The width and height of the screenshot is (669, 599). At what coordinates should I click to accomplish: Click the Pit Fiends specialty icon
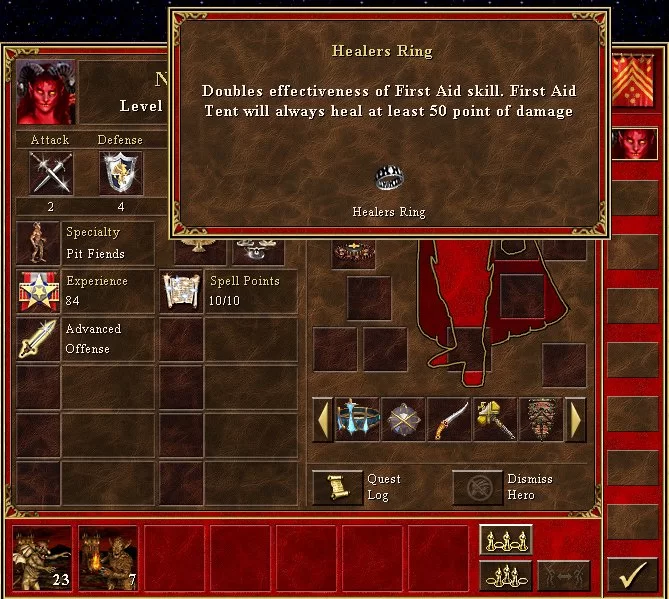point(39,243)
